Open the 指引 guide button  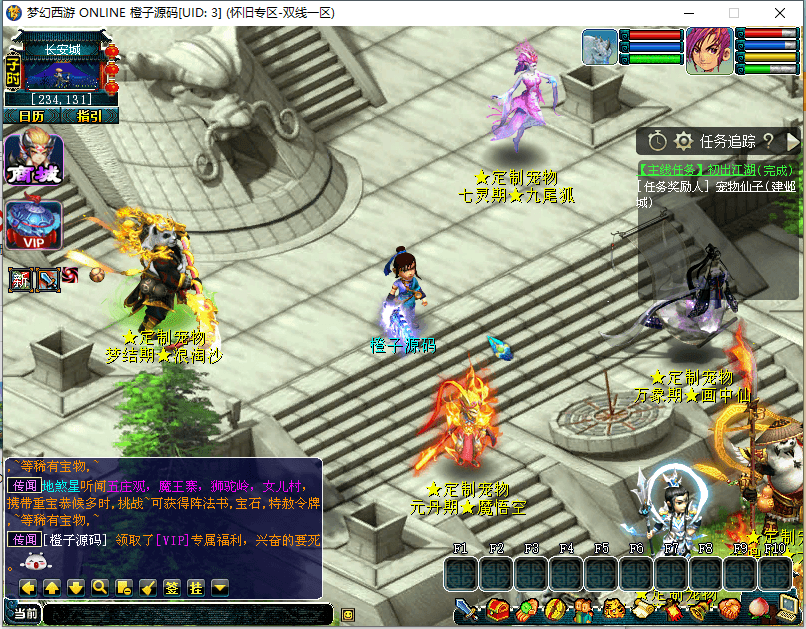click(89, 116)
